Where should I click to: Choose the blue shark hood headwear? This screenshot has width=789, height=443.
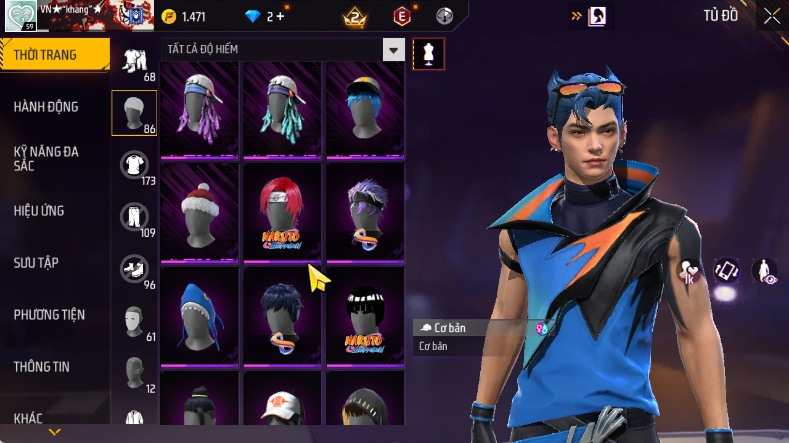(200, 313)
